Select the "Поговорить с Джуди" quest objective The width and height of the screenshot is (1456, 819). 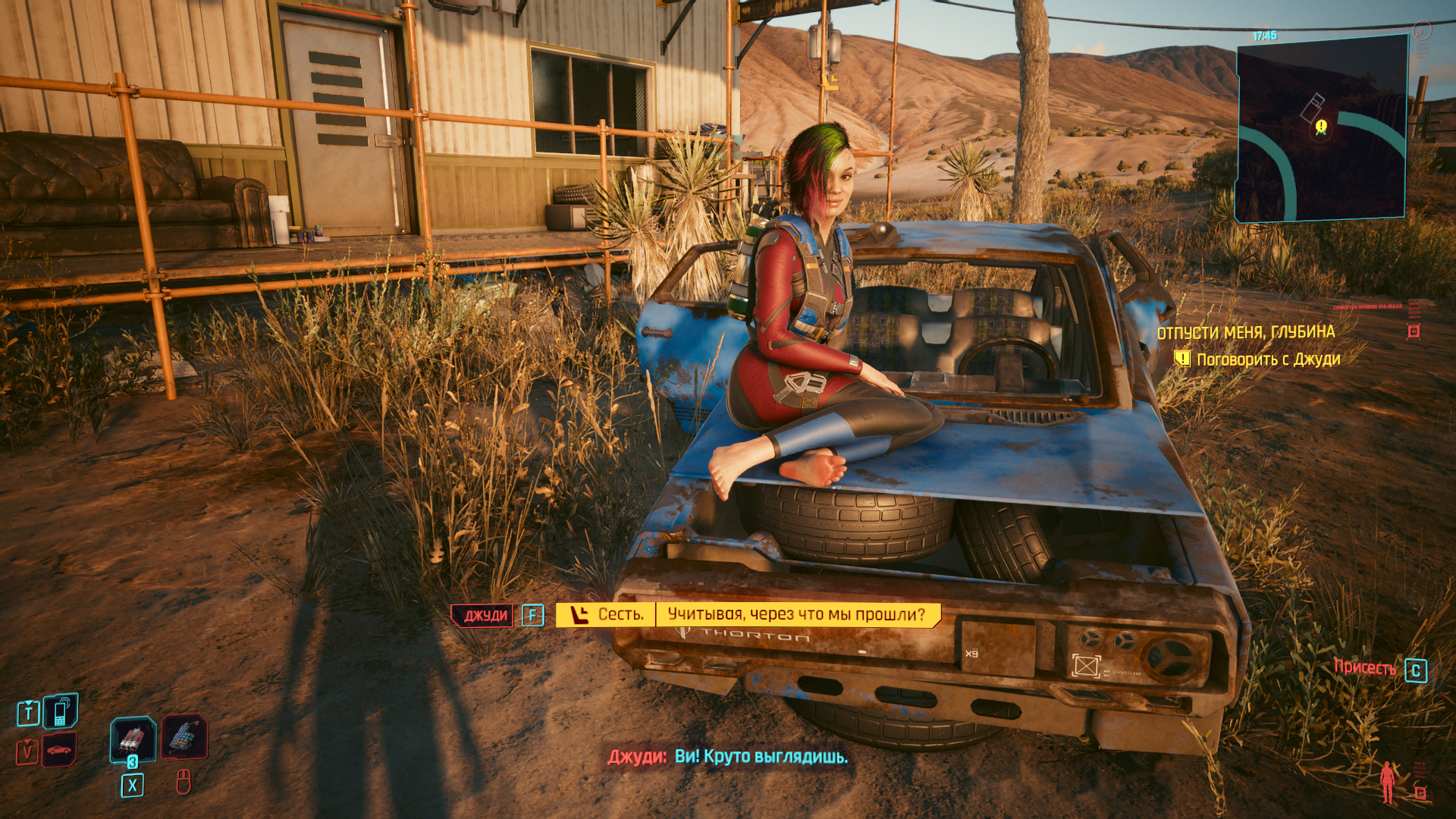click(x=1268, y=359)
